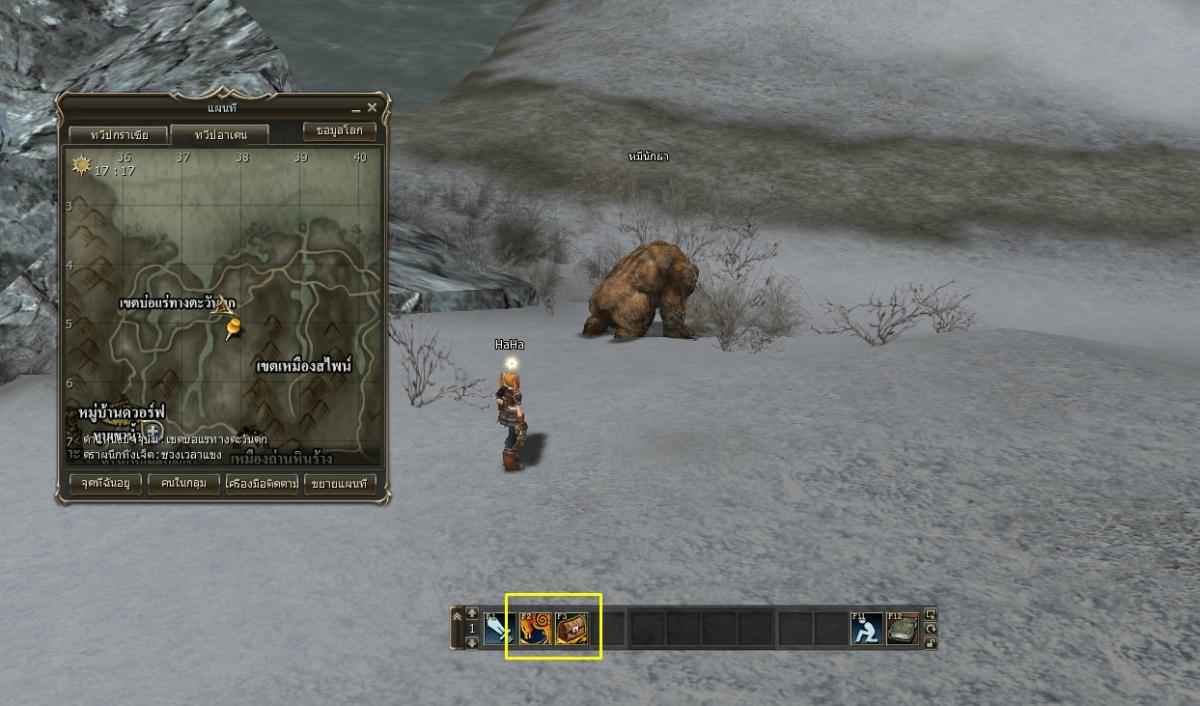Open the ข้อมูลโลก world info button
Viewport: 1200px width, 706px height.
tap(340, 131)
